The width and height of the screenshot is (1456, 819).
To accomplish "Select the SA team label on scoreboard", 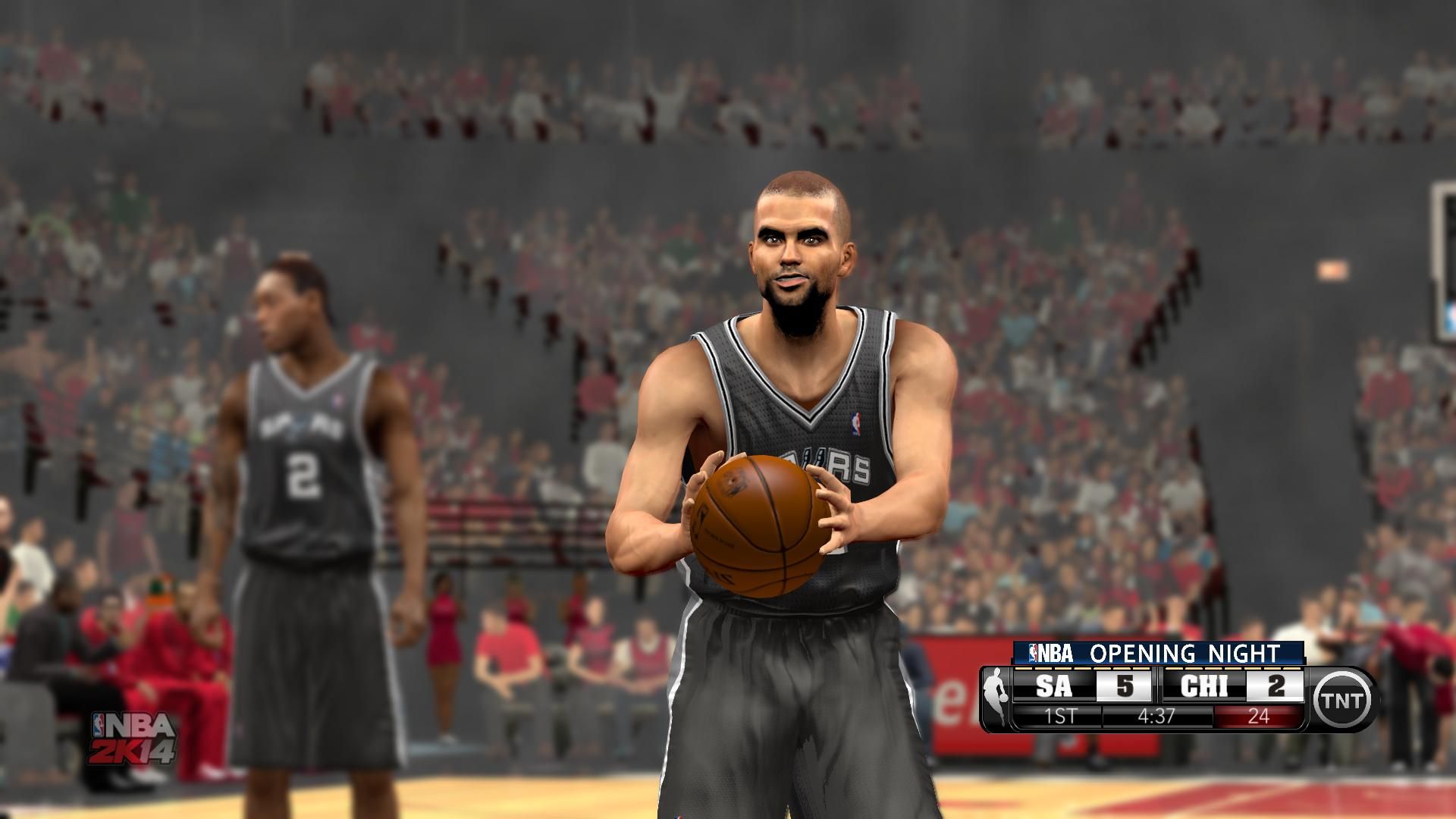I will click(1054, 686).
